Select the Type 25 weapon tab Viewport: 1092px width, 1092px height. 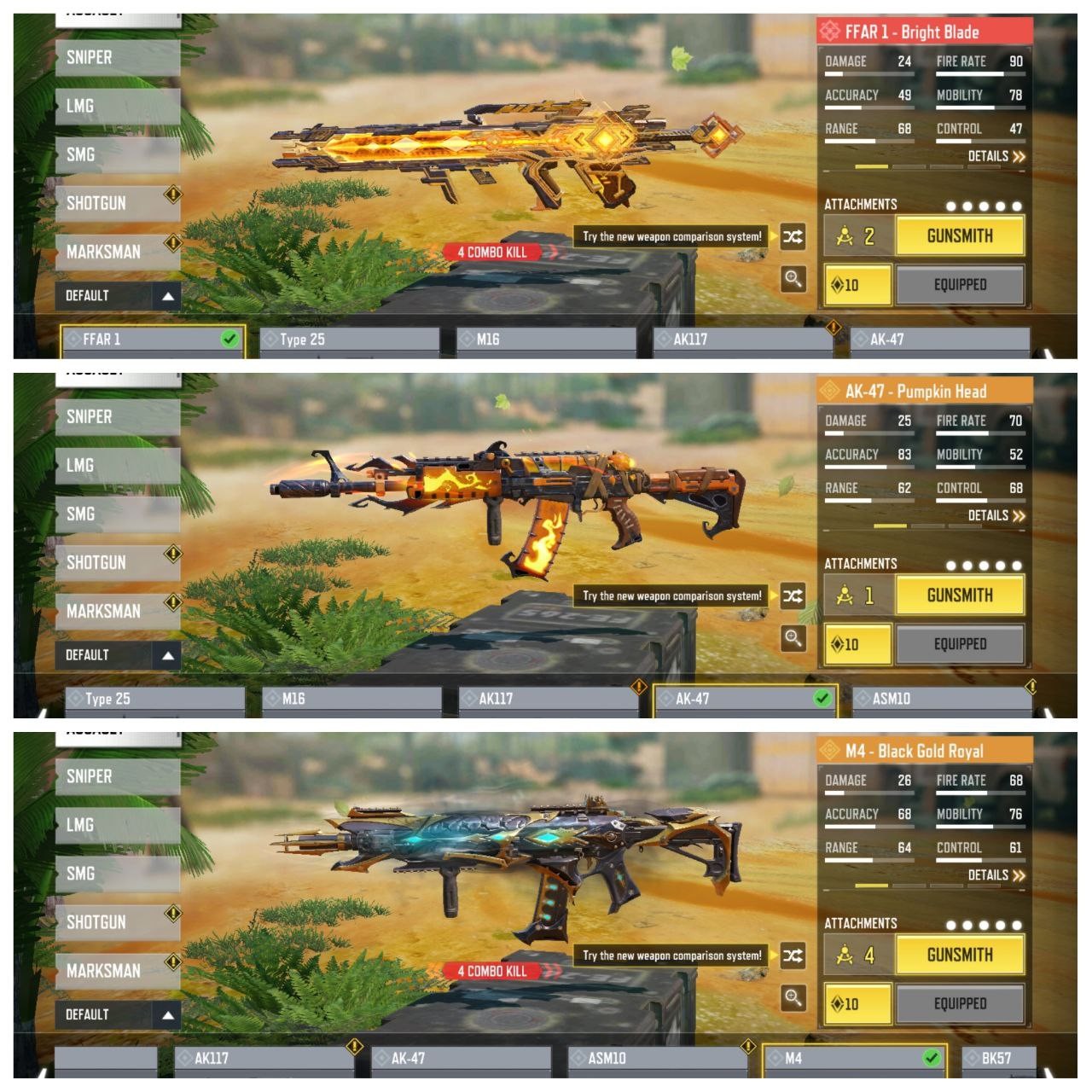(341, 339)
